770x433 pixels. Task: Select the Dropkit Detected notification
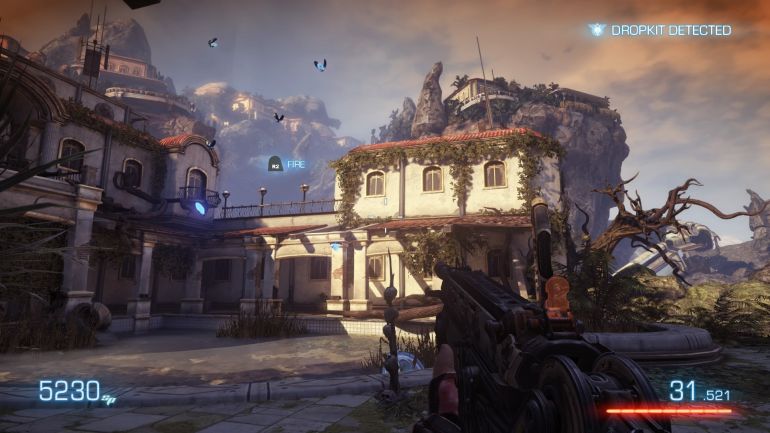(x=661, y=30)
